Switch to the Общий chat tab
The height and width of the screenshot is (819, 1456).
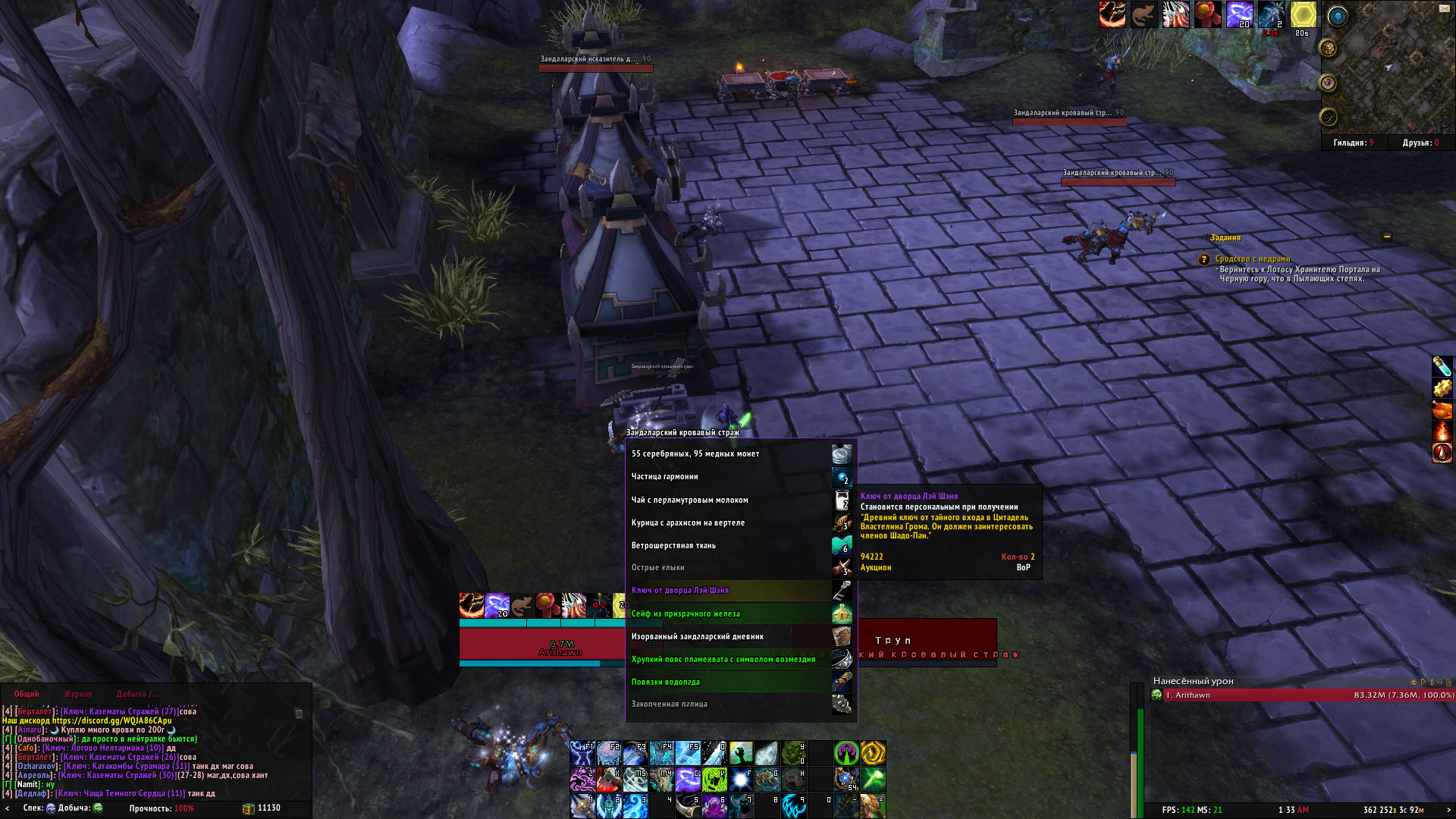27,694
